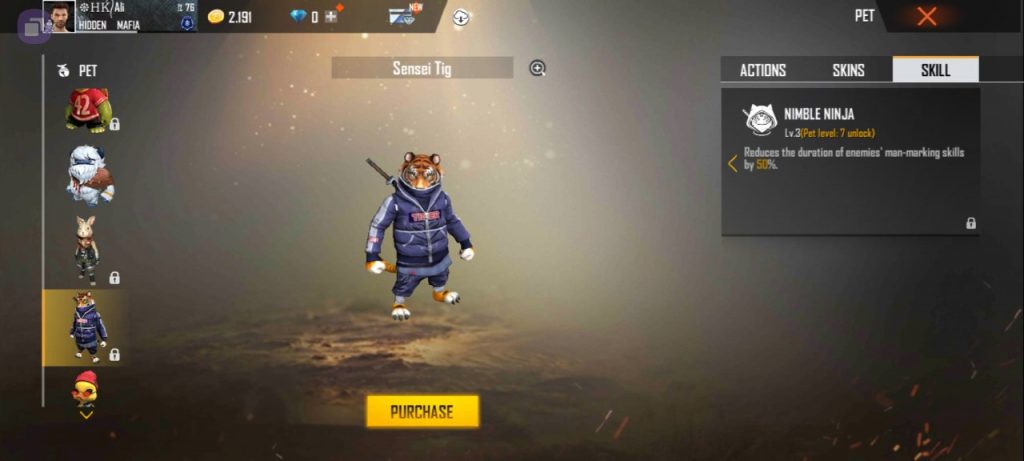
Task: Expand pet list with down chevron
Action: [87, 414]
